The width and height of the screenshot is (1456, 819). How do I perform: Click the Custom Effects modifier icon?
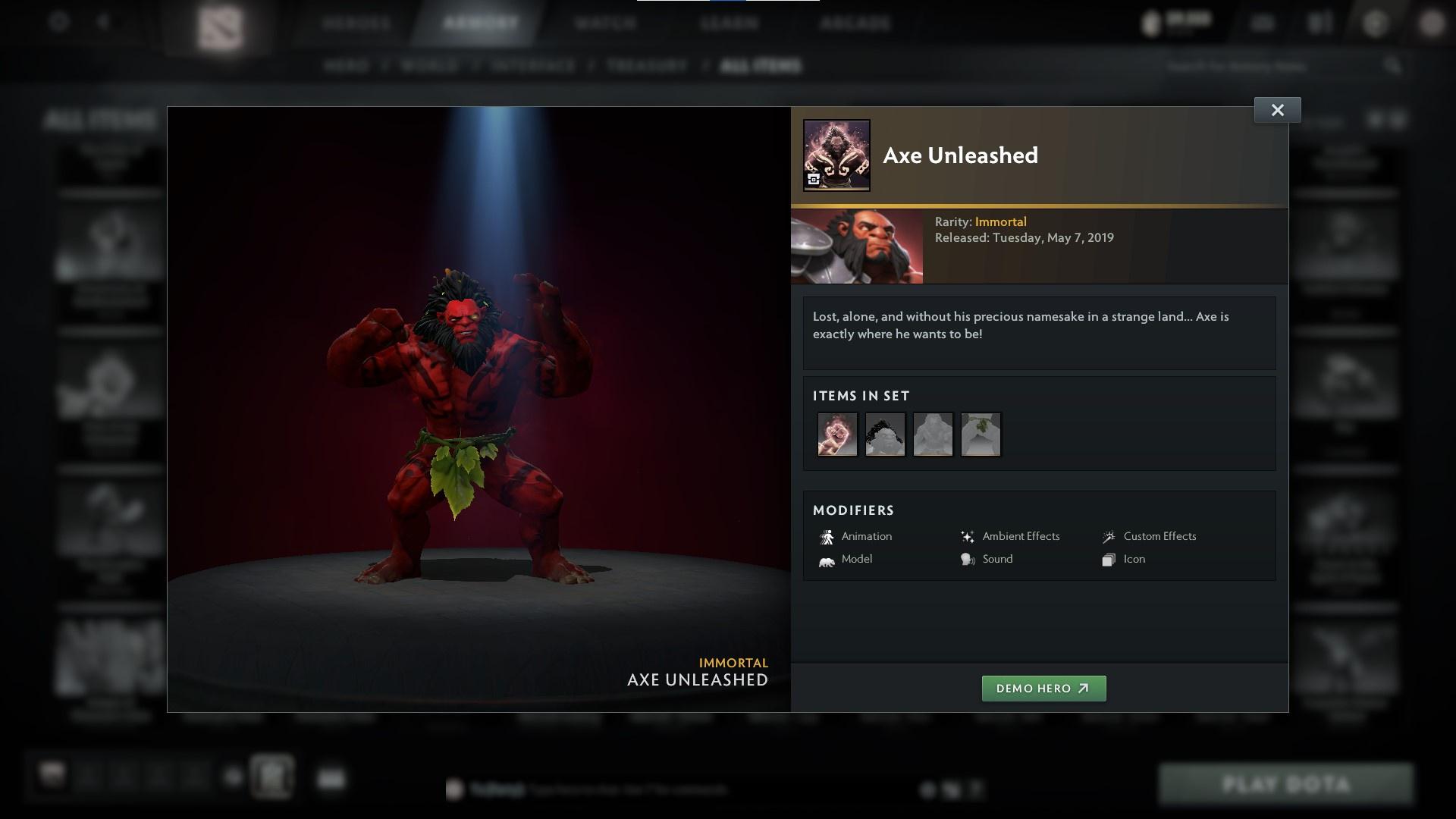click(x=1109, y=536)
